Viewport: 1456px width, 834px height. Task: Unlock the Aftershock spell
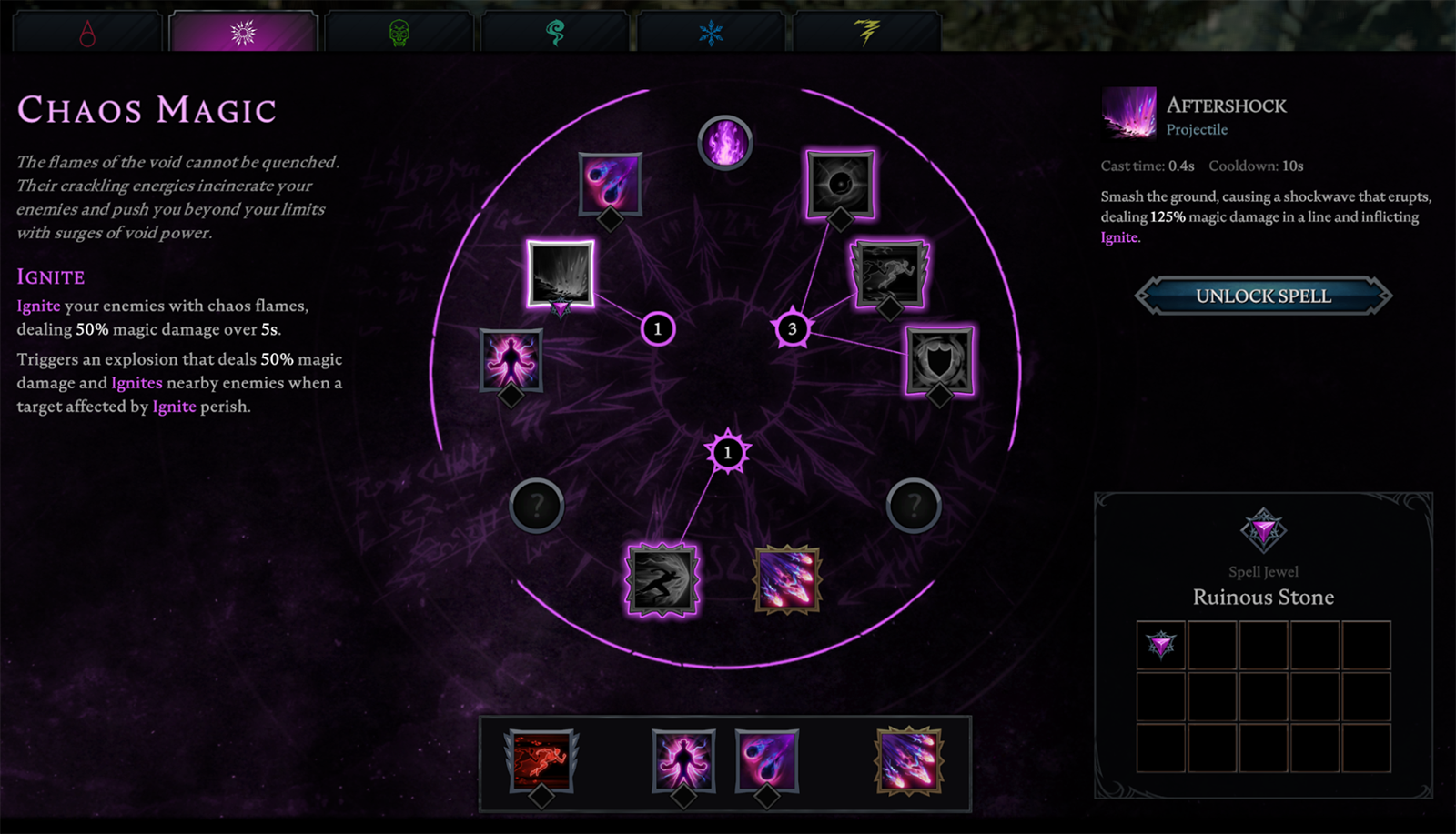1263,296
